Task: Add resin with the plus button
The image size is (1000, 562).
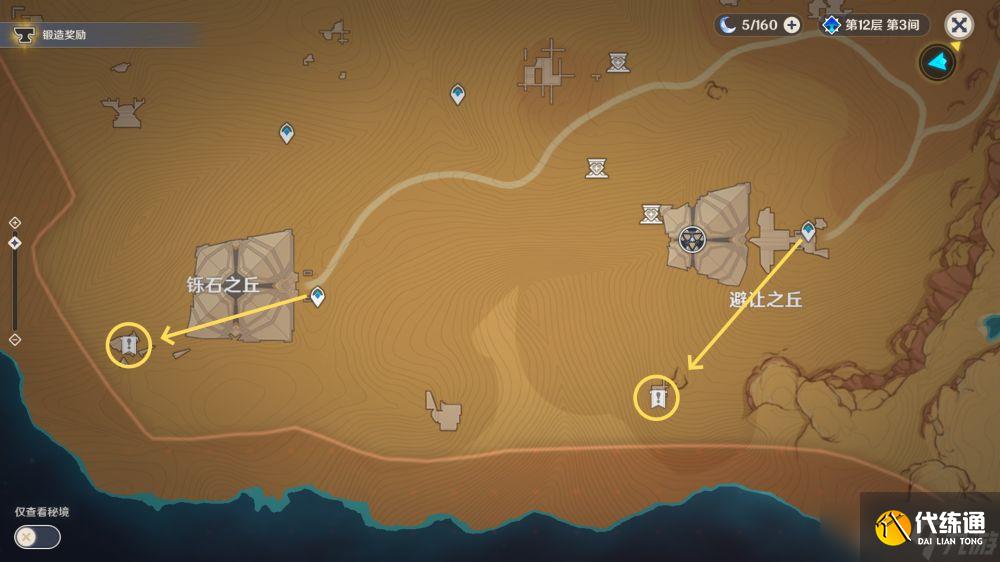Action: (x=792, y=25)
